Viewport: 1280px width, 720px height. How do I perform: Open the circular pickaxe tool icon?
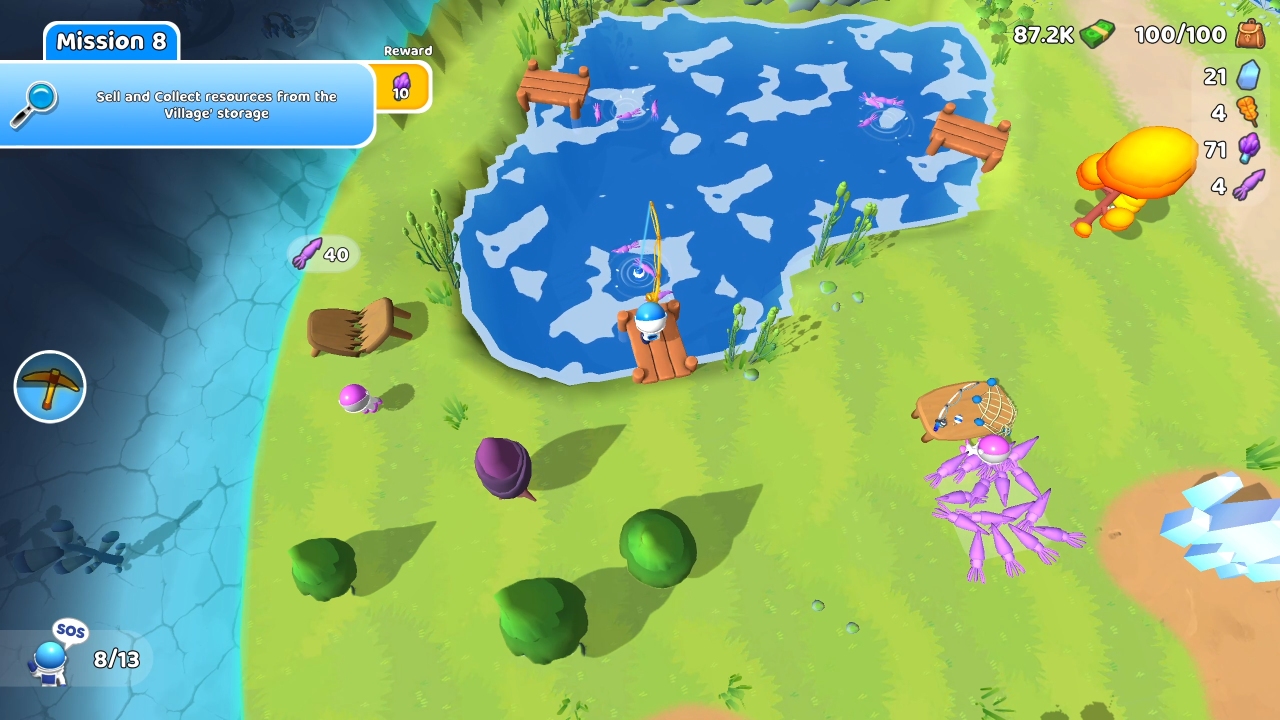pyautogui.click(x=49, y=386)
